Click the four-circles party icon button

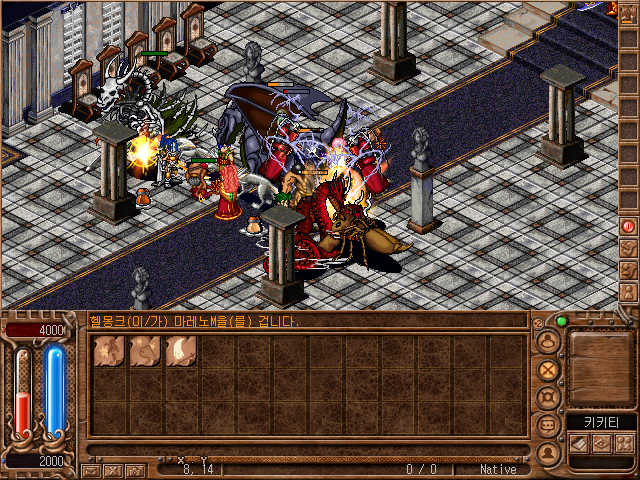(x=625, y=443)
